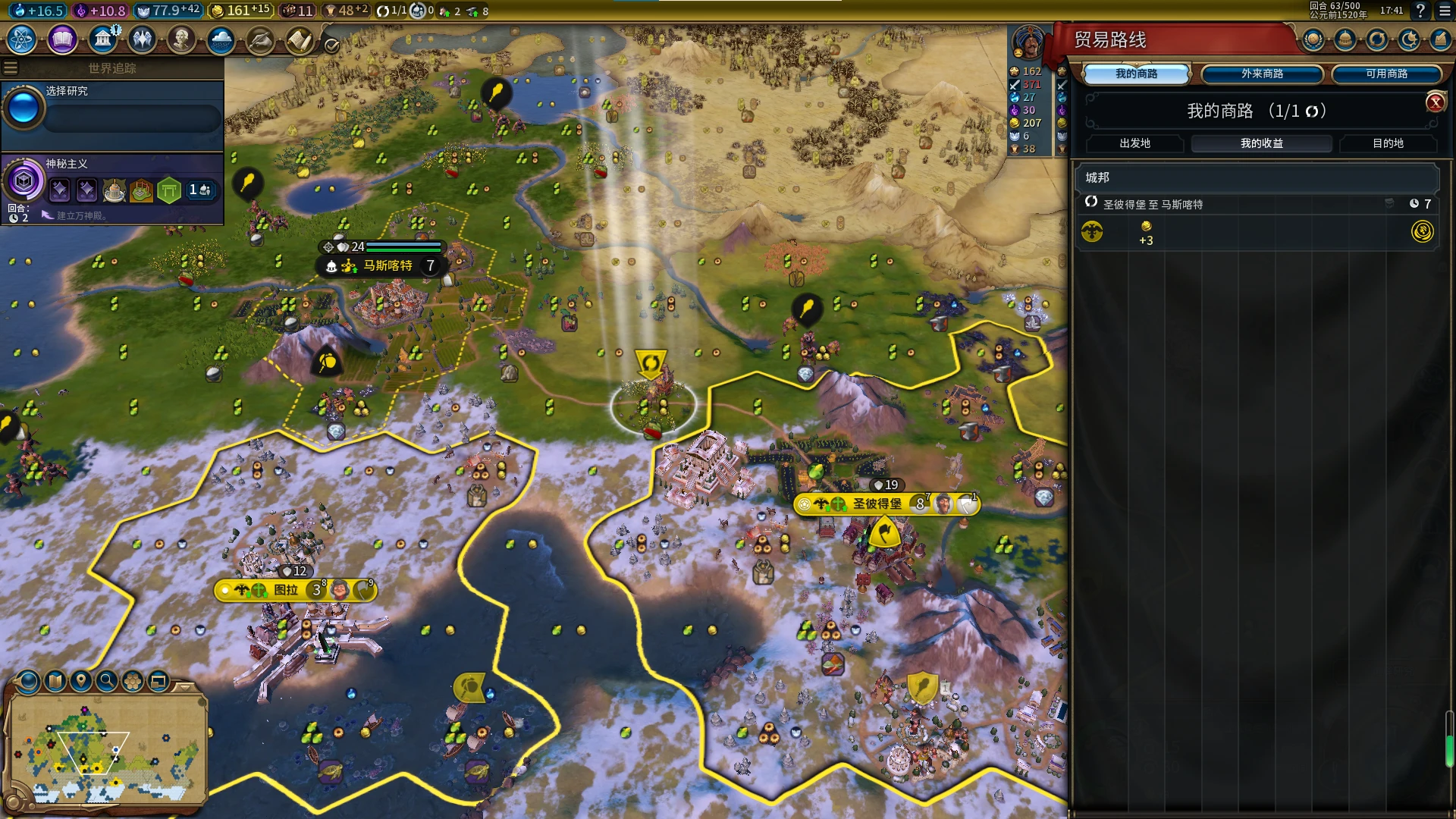Sort routes by 出发地
This screenshot has width=1456, height=819.
pos(1134,143)
